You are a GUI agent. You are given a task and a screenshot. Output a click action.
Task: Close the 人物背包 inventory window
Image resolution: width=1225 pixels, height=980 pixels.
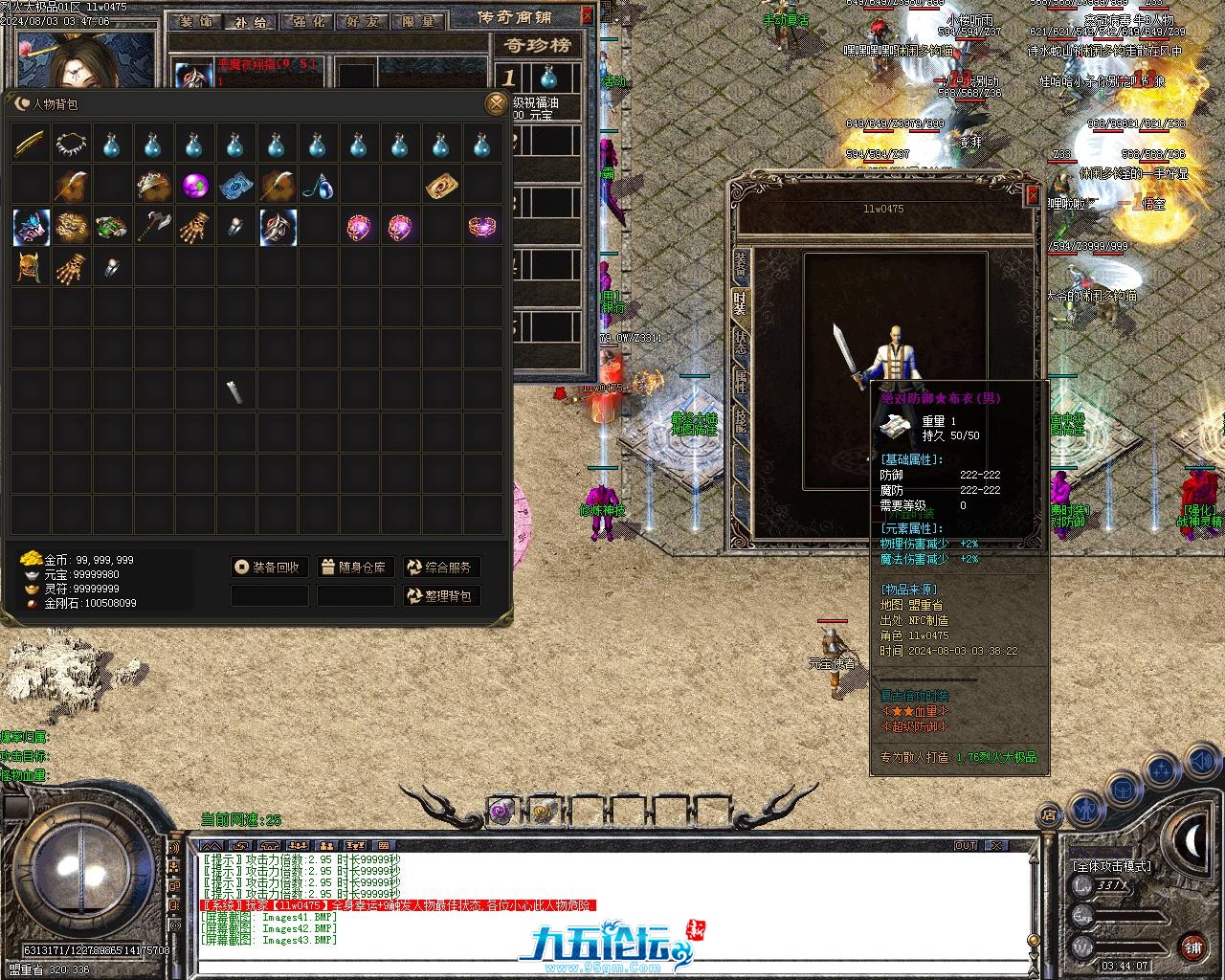click(496, 103)
